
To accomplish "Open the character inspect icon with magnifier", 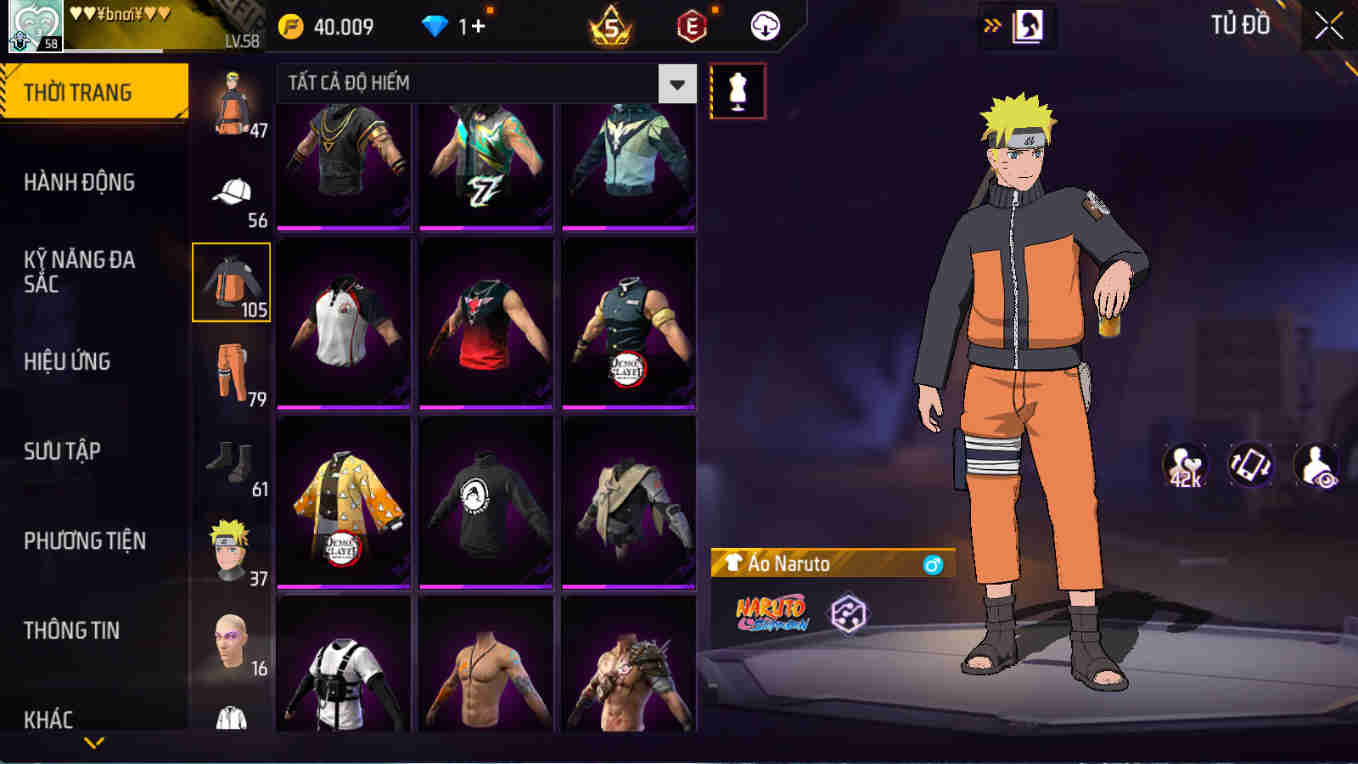I will coord(1317,463).
